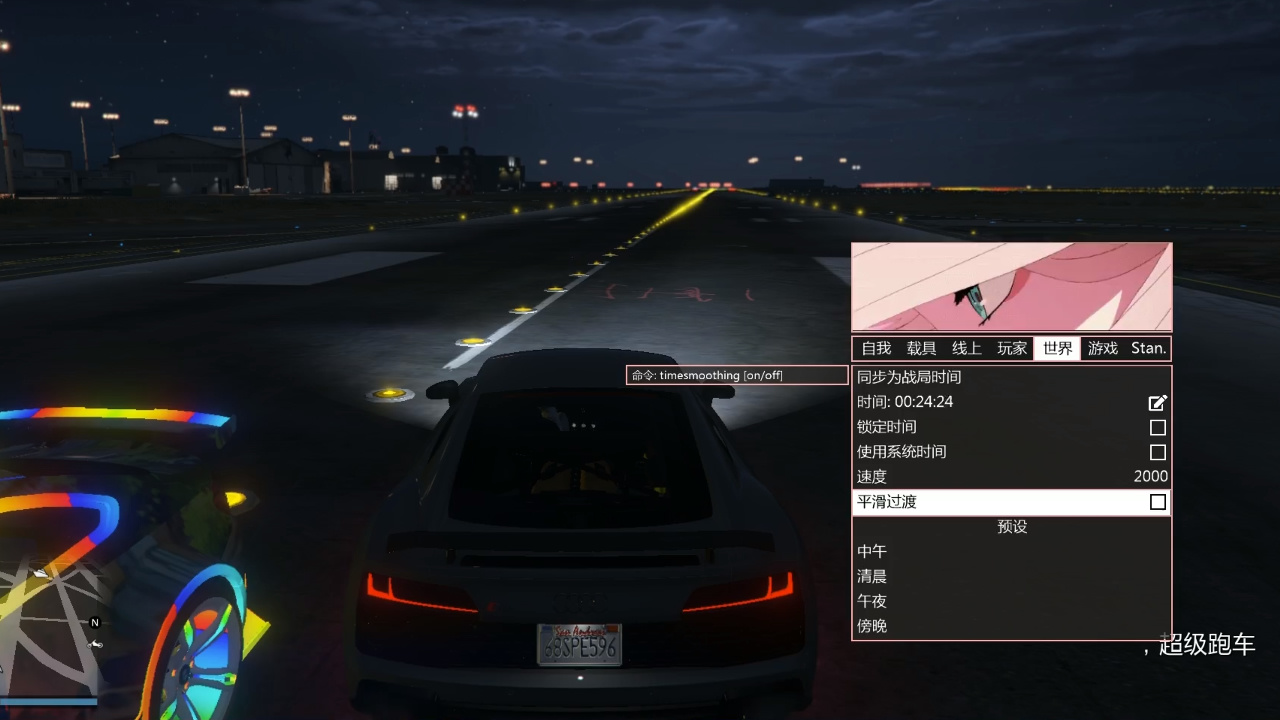Enable the 使用系统时间 checkbox

tap(1157, 452)
